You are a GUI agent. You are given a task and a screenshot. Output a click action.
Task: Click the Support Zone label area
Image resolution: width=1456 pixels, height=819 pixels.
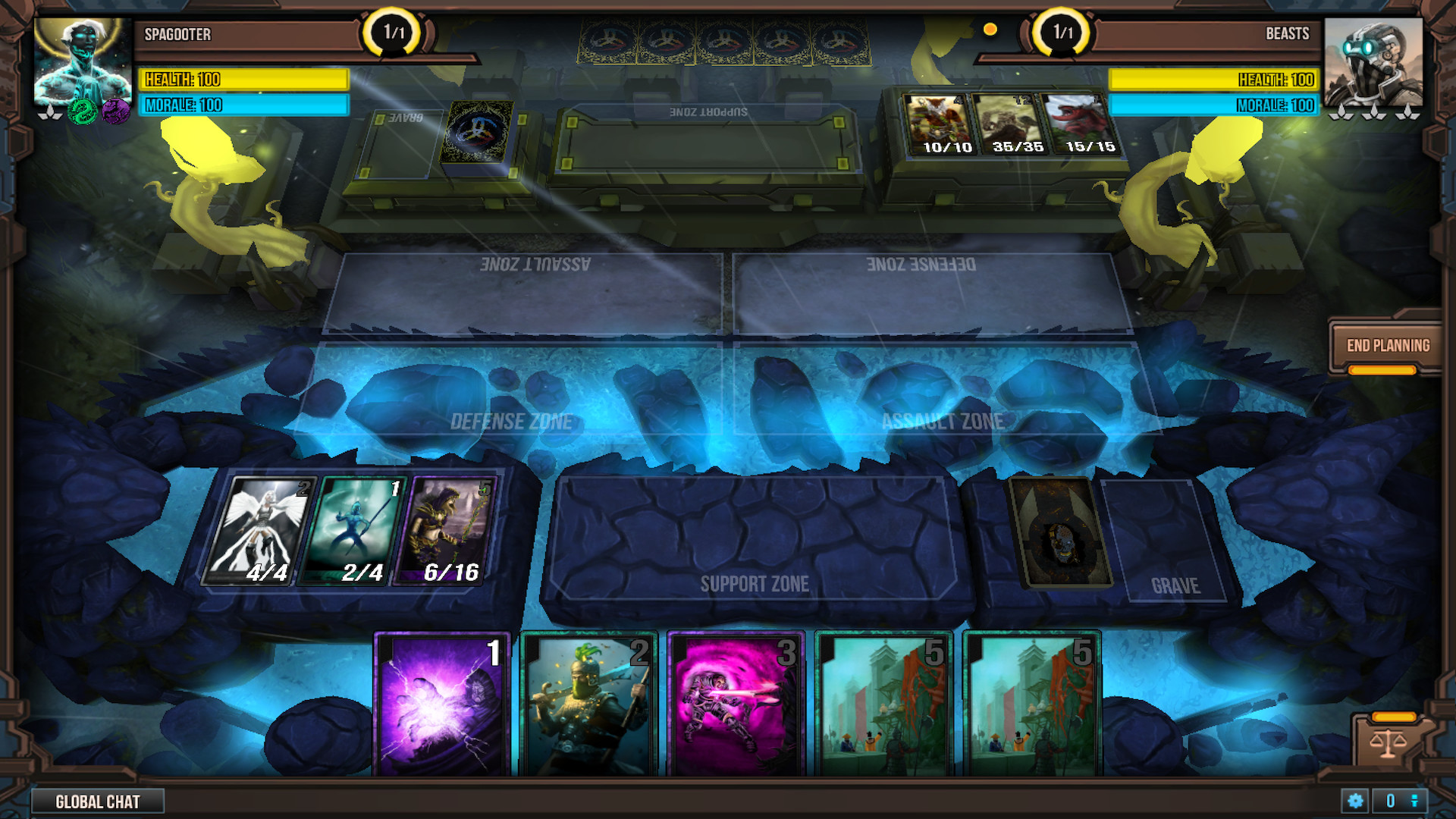[755, 584]
